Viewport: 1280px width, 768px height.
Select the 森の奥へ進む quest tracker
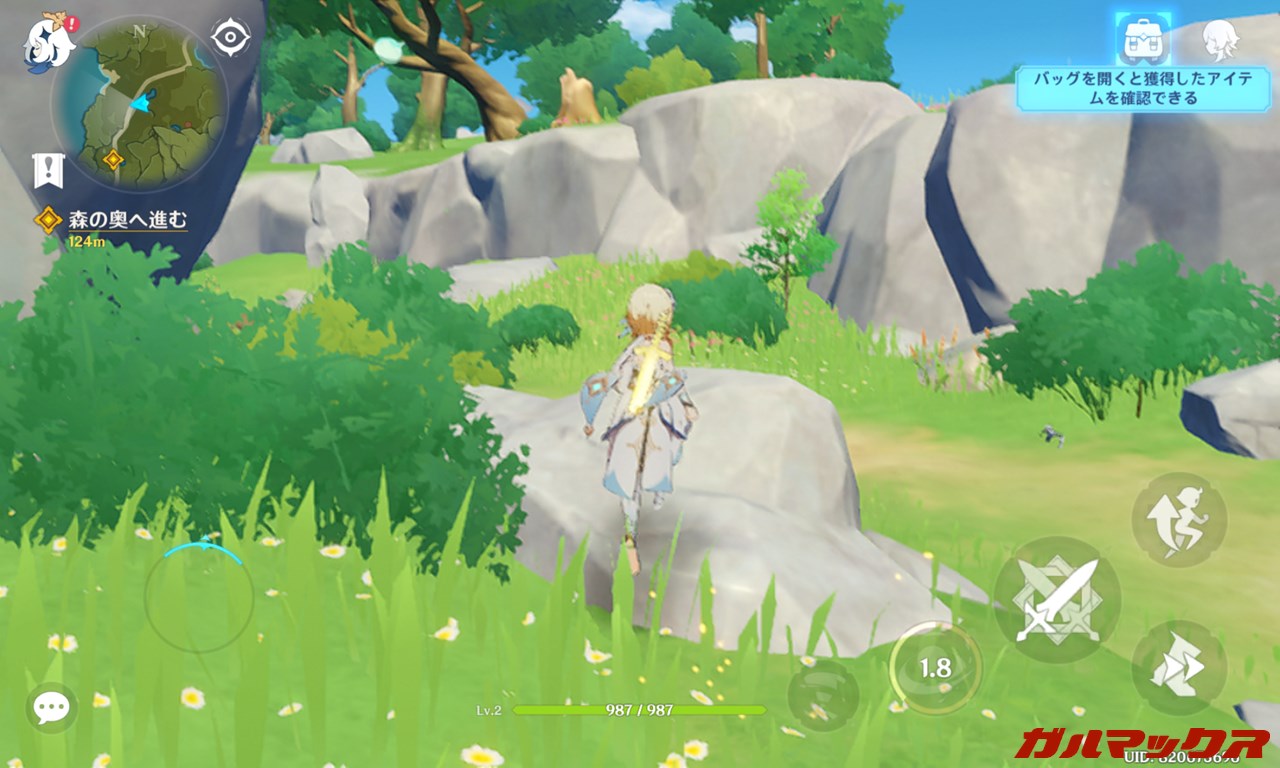(126, 220)
